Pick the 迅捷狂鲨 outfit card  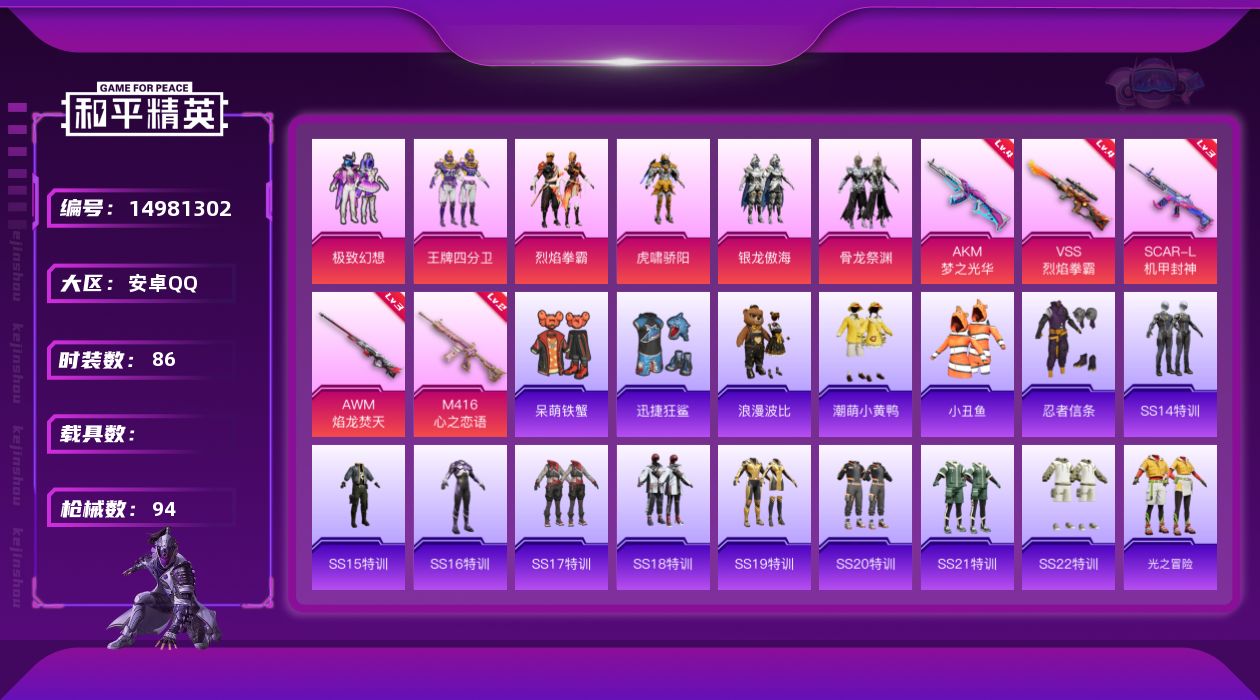click(x=663, y=364)
